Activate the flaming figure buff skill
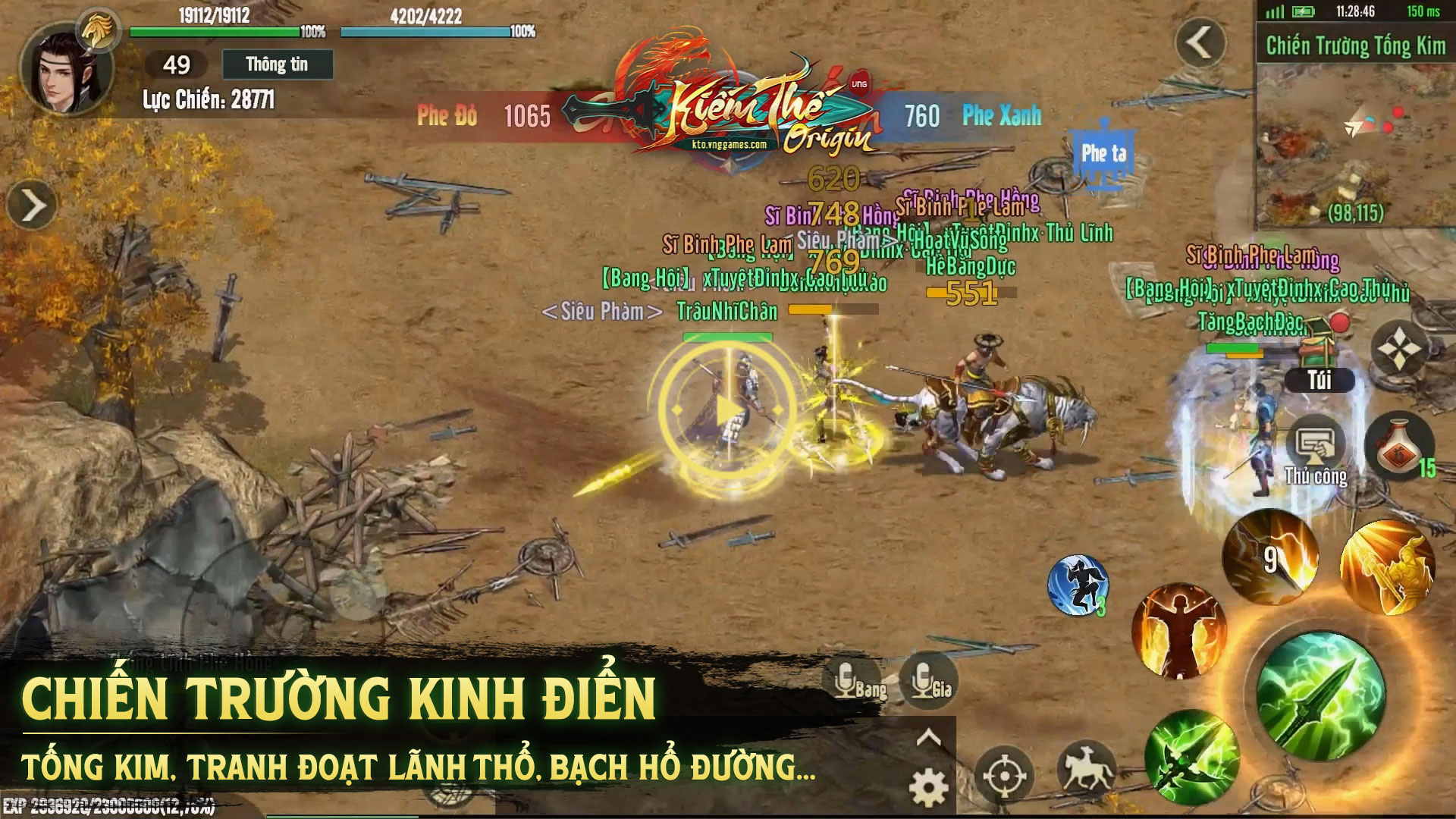Viewport: 1456px width, 819px height. click(1178, 631)
